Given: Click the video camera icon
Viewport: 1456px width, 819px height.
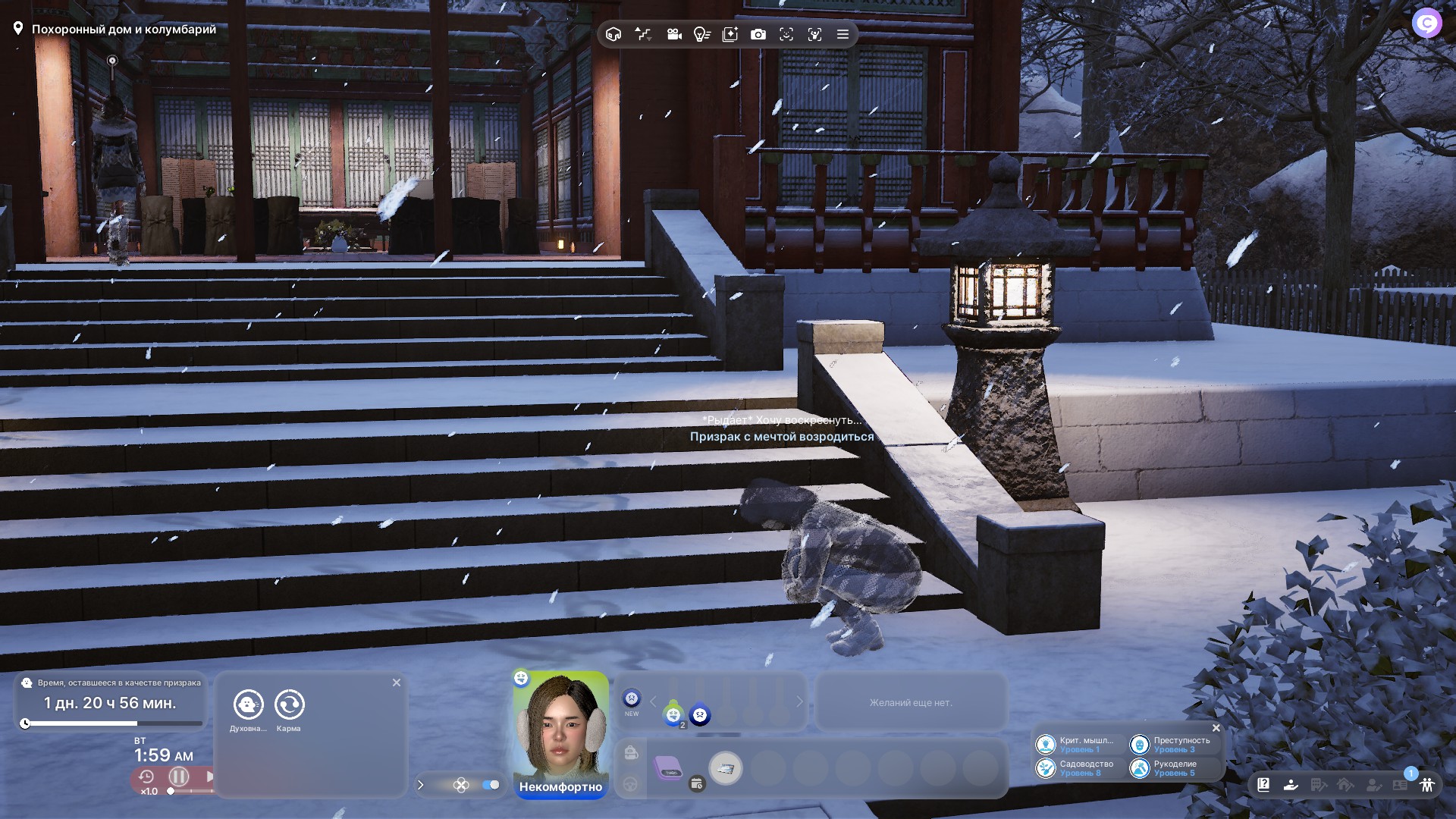Looking at the screenshot, I should click(673, 34).
